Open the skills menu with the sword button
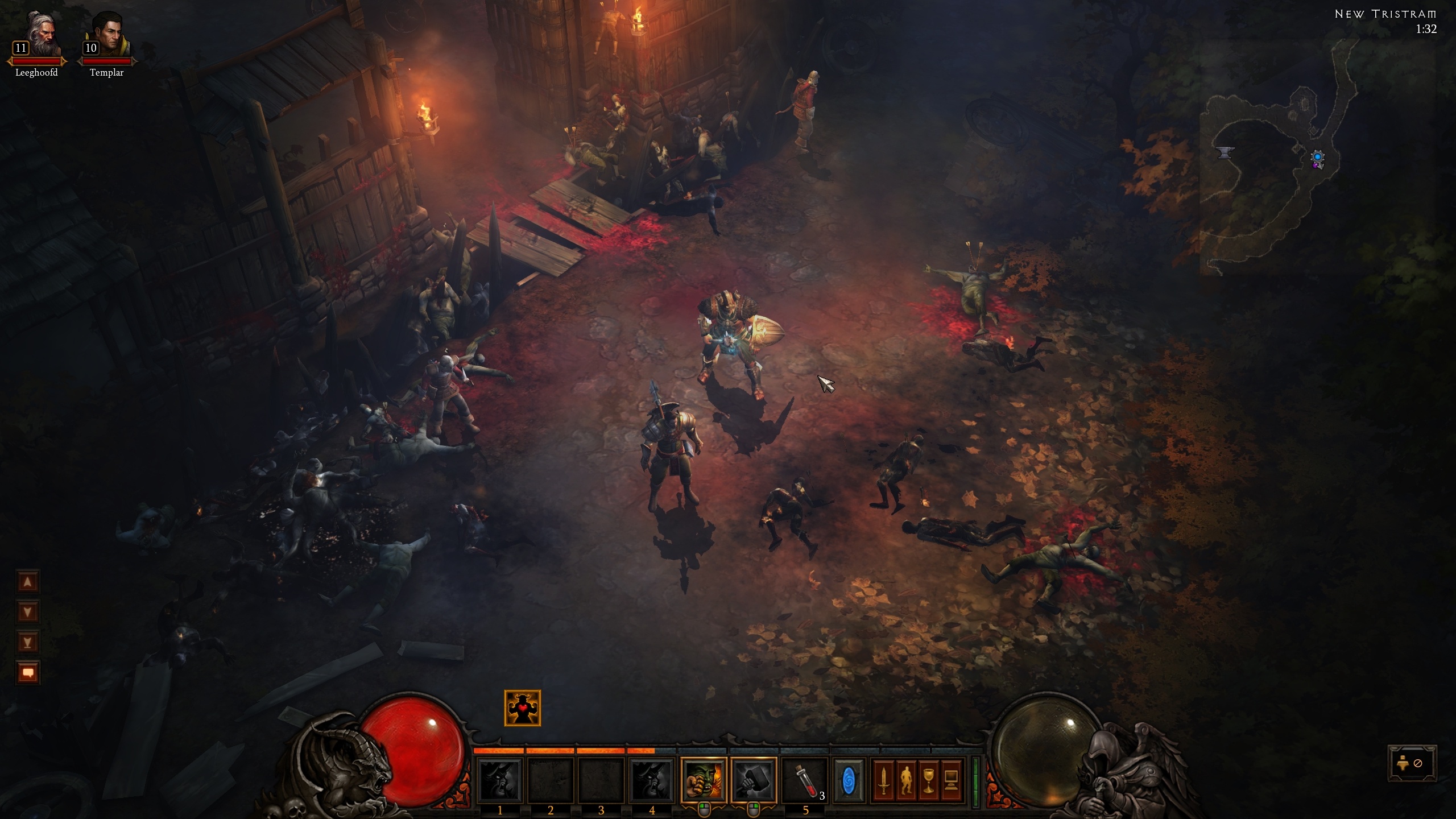Image resolution: width=1456 pixels, height=819 pixels. pyautogui.click(x=883, y=780)
